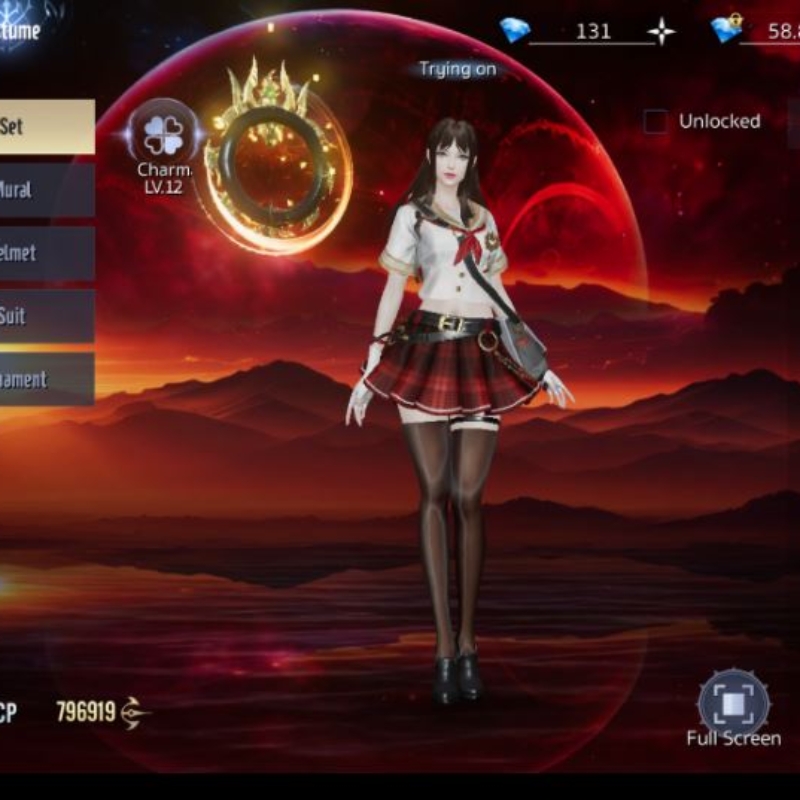Open the Charm LV.12 clover icon

(x=163, y=135)
